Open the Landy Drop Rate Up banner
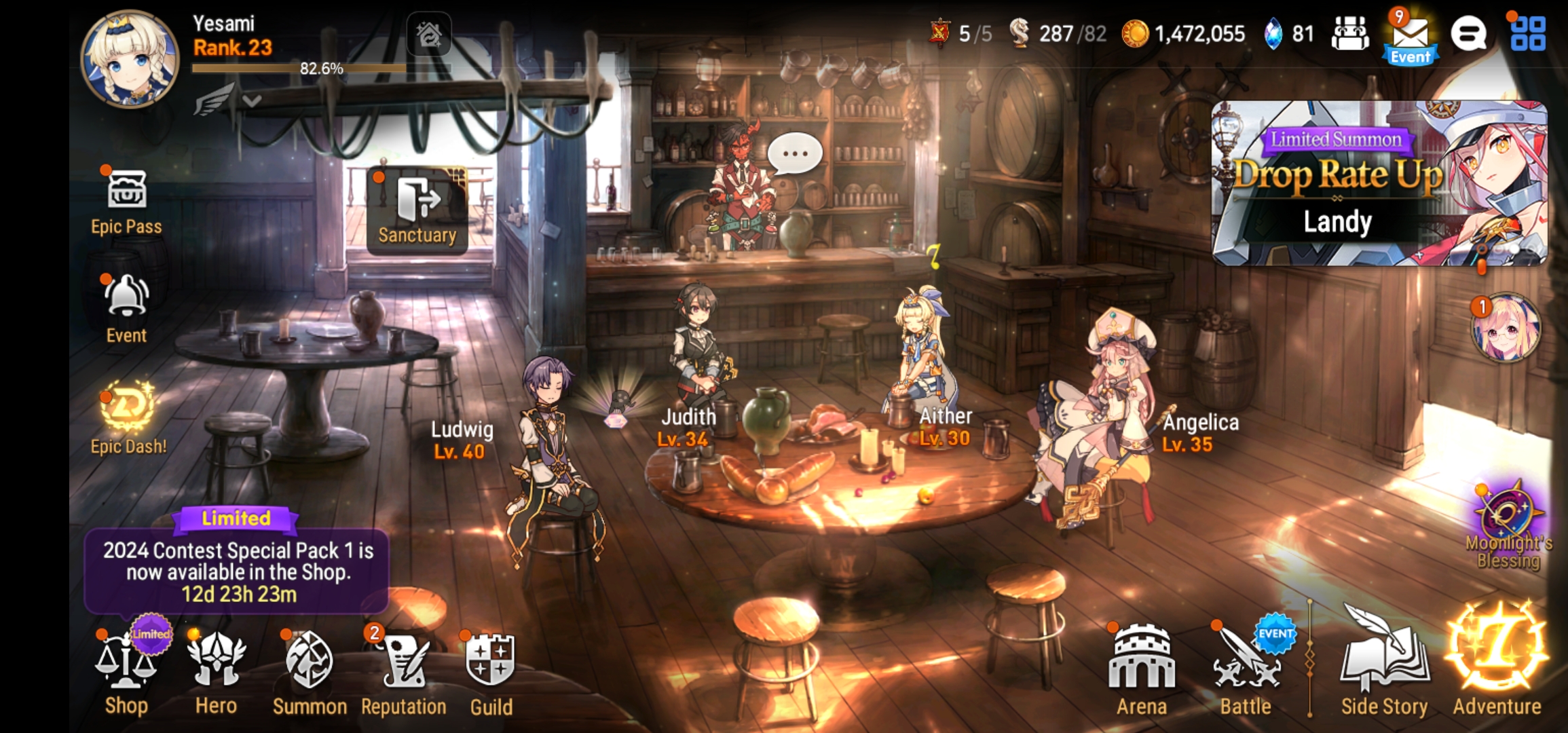Image resolution: width=1568 pixels, height=733 pixels. [1378, 183]
